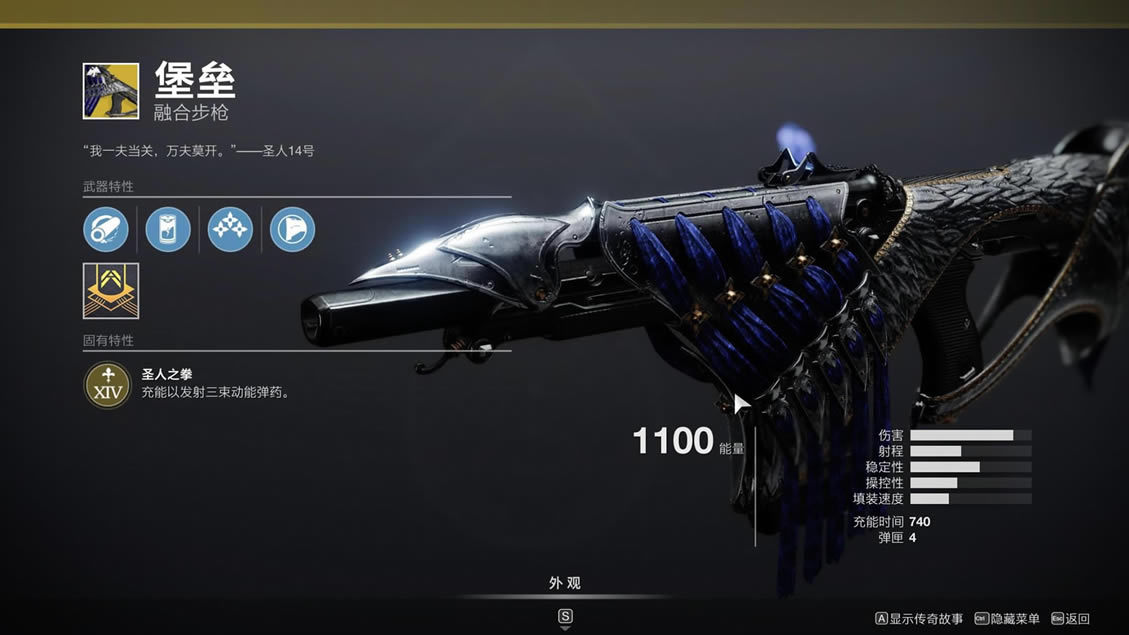Go back using 返回
The width and height of the screenshot is (1129, 635).
1070,619
